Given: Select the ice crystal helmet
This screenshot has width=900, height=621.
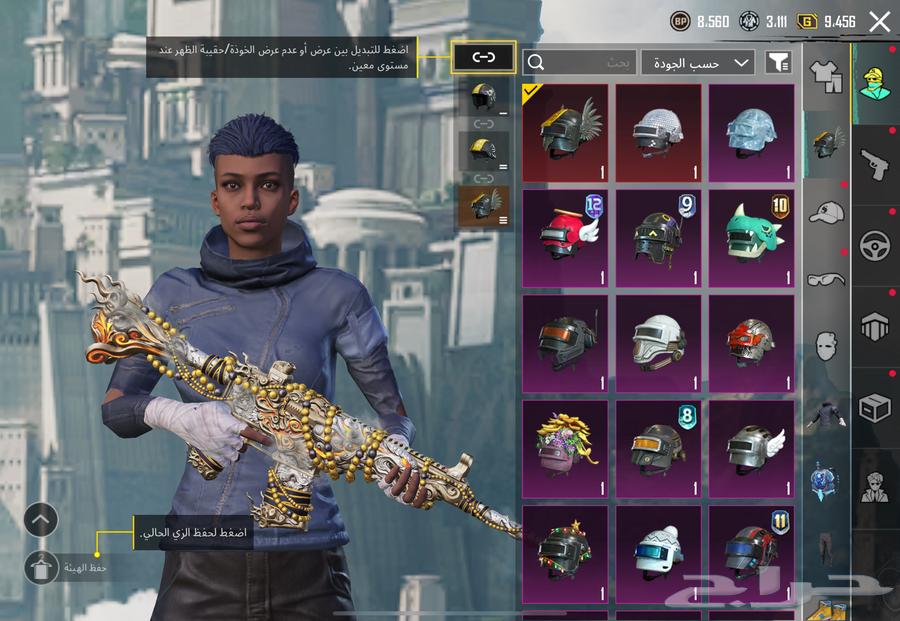Looking at the screenshot, I should click(751, 132).
